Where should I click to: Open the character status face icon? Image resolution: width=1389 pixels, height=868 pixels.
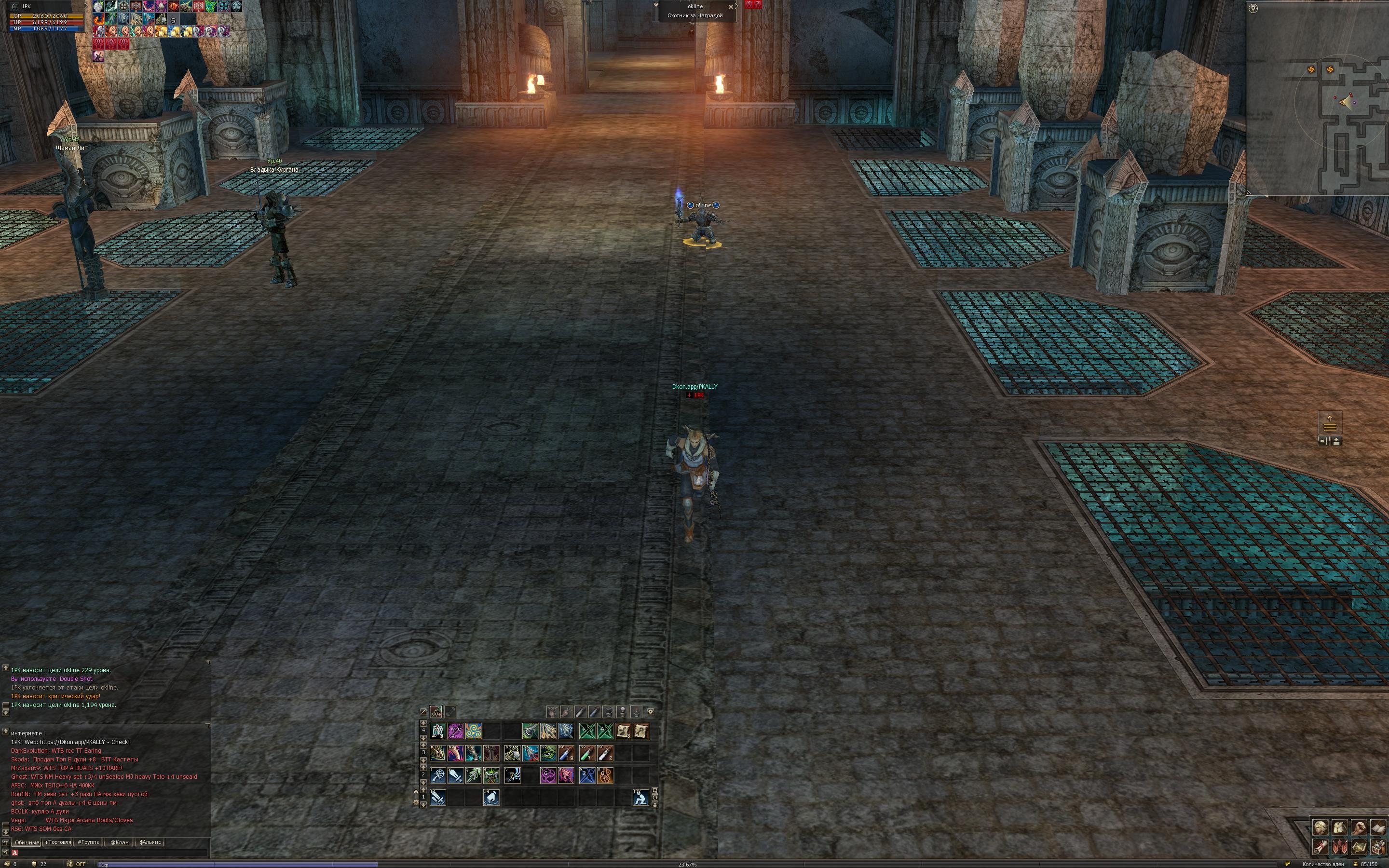point(1320,828)
